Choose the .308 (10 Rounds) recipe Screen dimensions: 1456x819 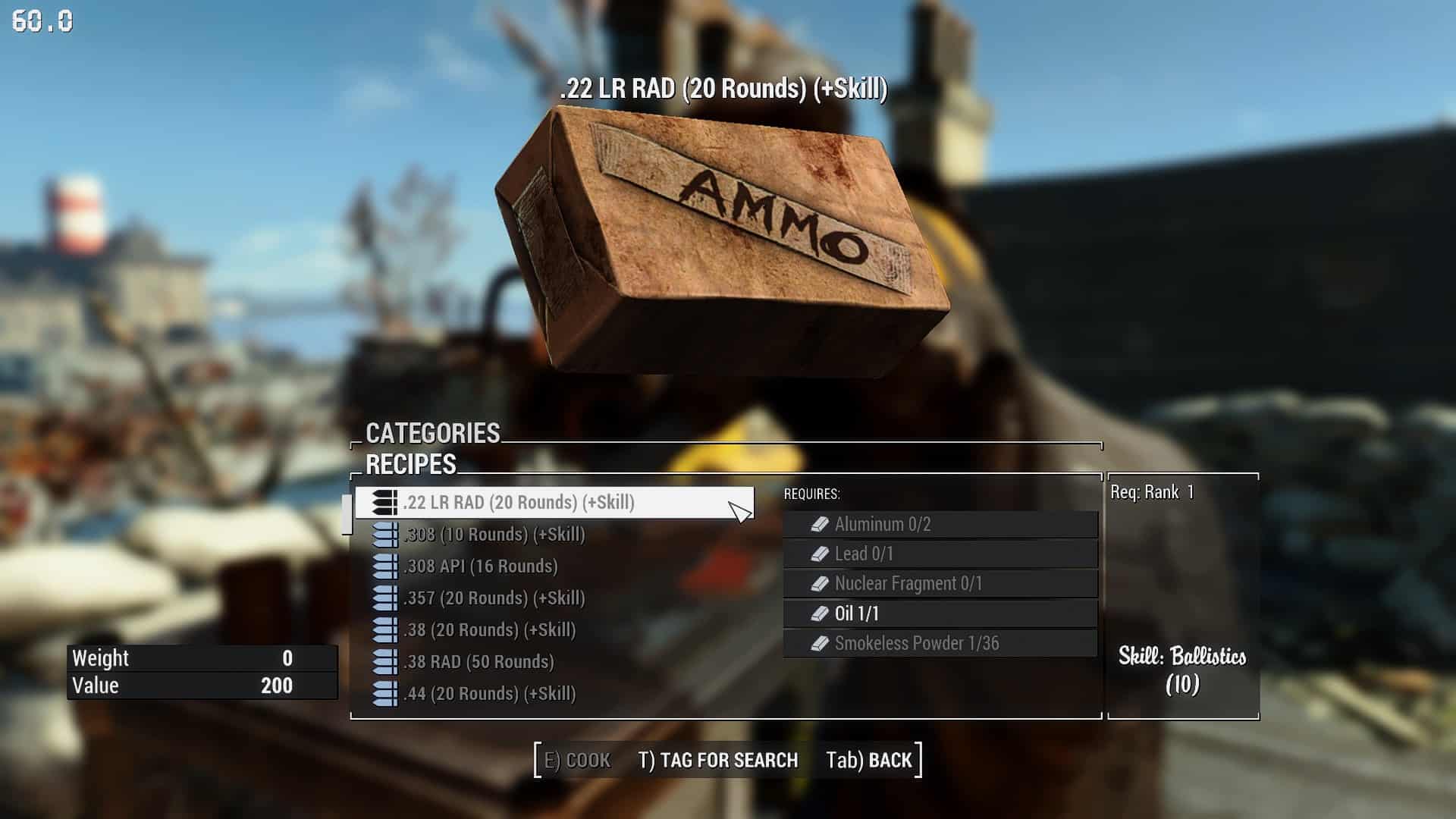494,535
